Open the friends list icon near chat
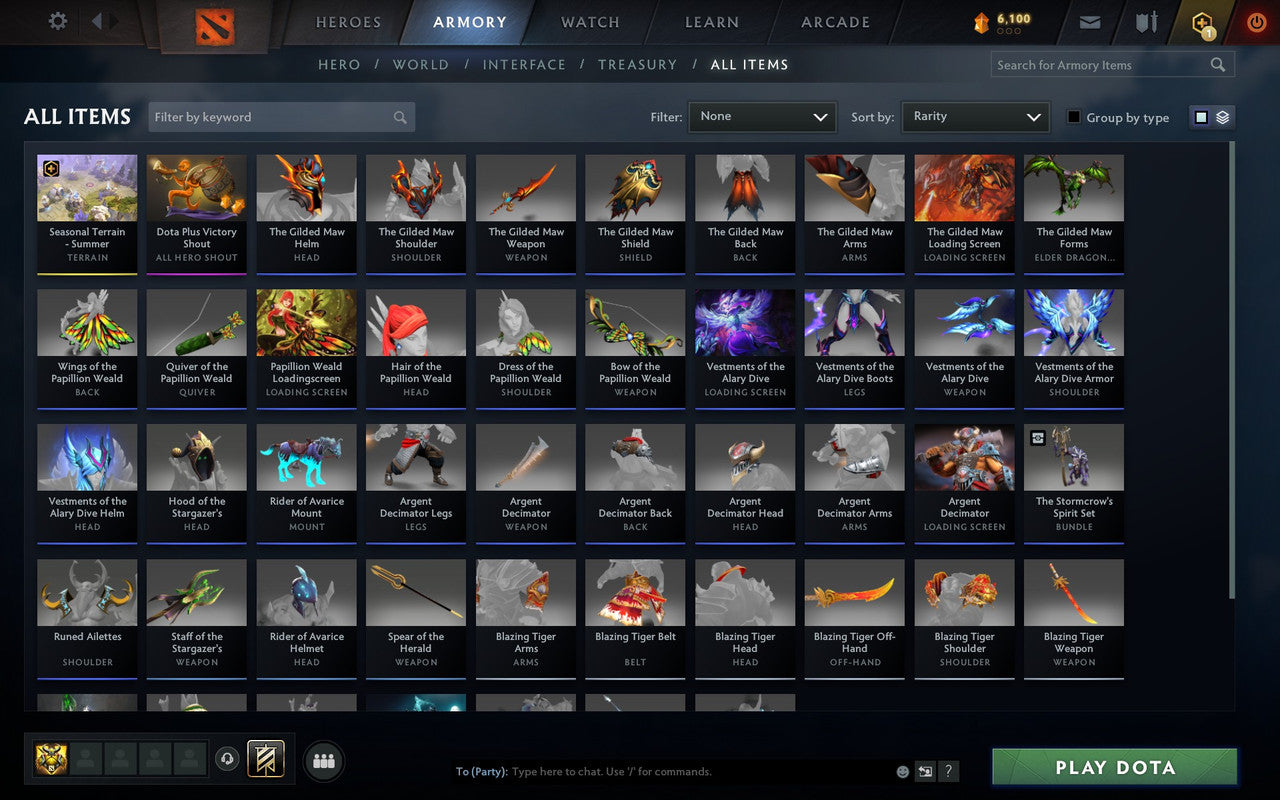The width and height of the screenshot is (1280, 800). click(x=324, y=760)
